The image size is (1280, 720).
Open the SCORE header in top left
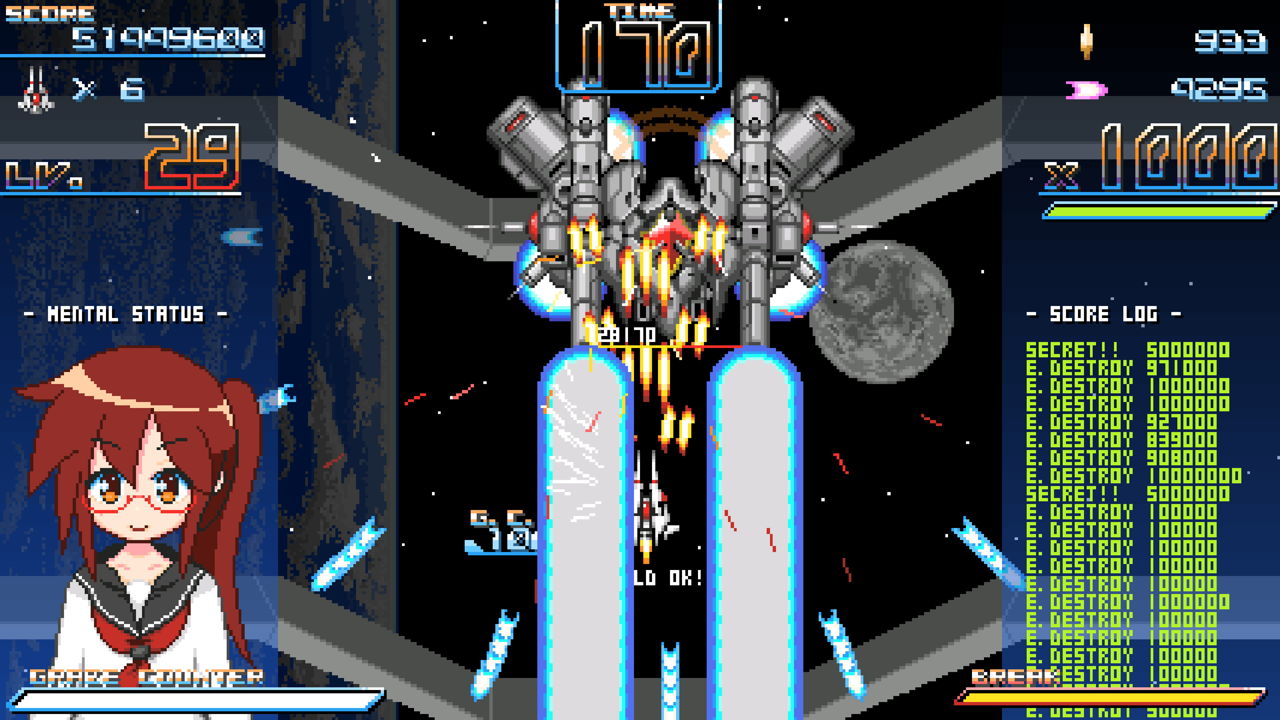coord(50,12)
